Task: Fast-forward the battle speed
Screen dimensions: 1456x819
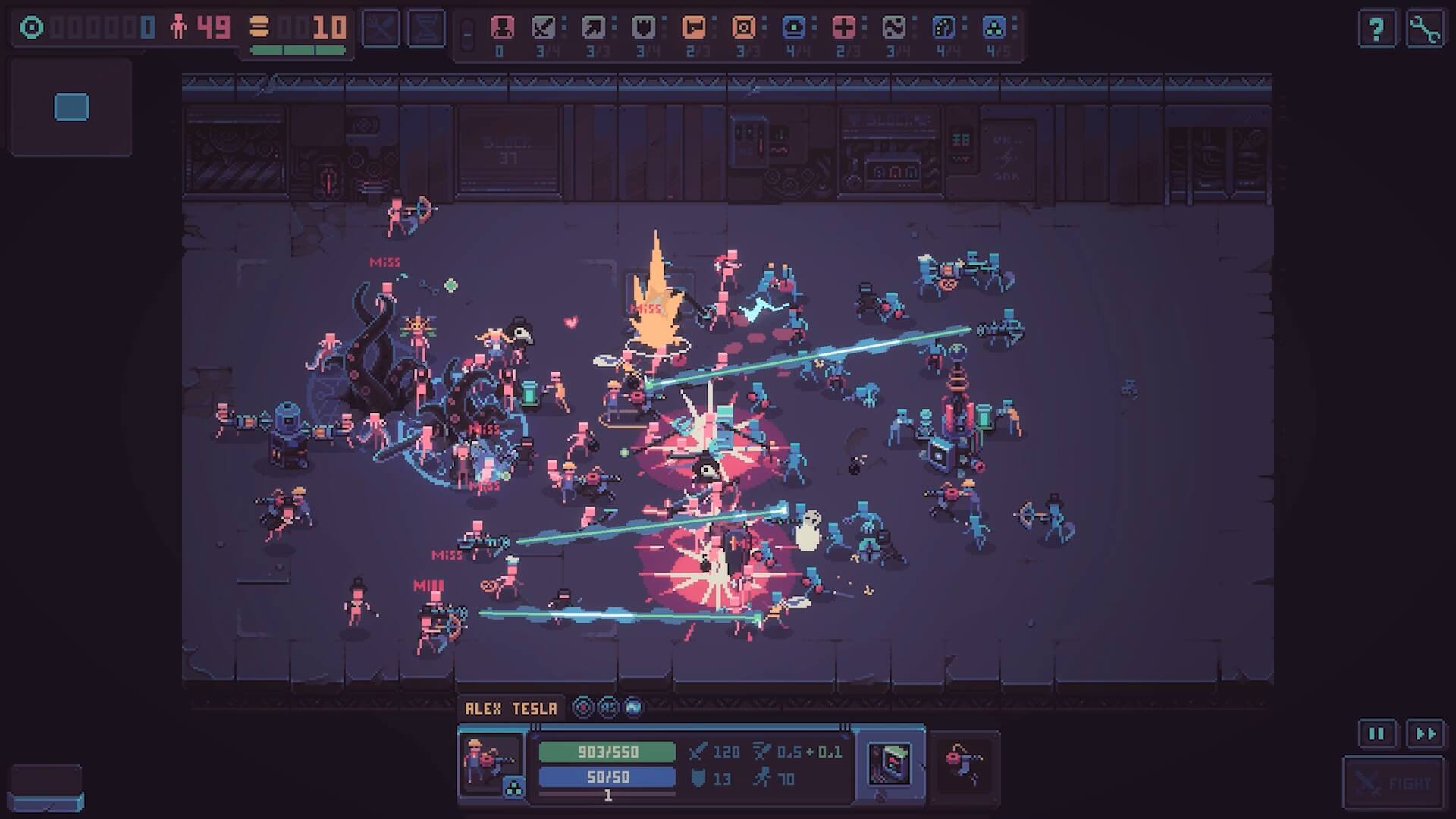Action: click(1425, 733)
